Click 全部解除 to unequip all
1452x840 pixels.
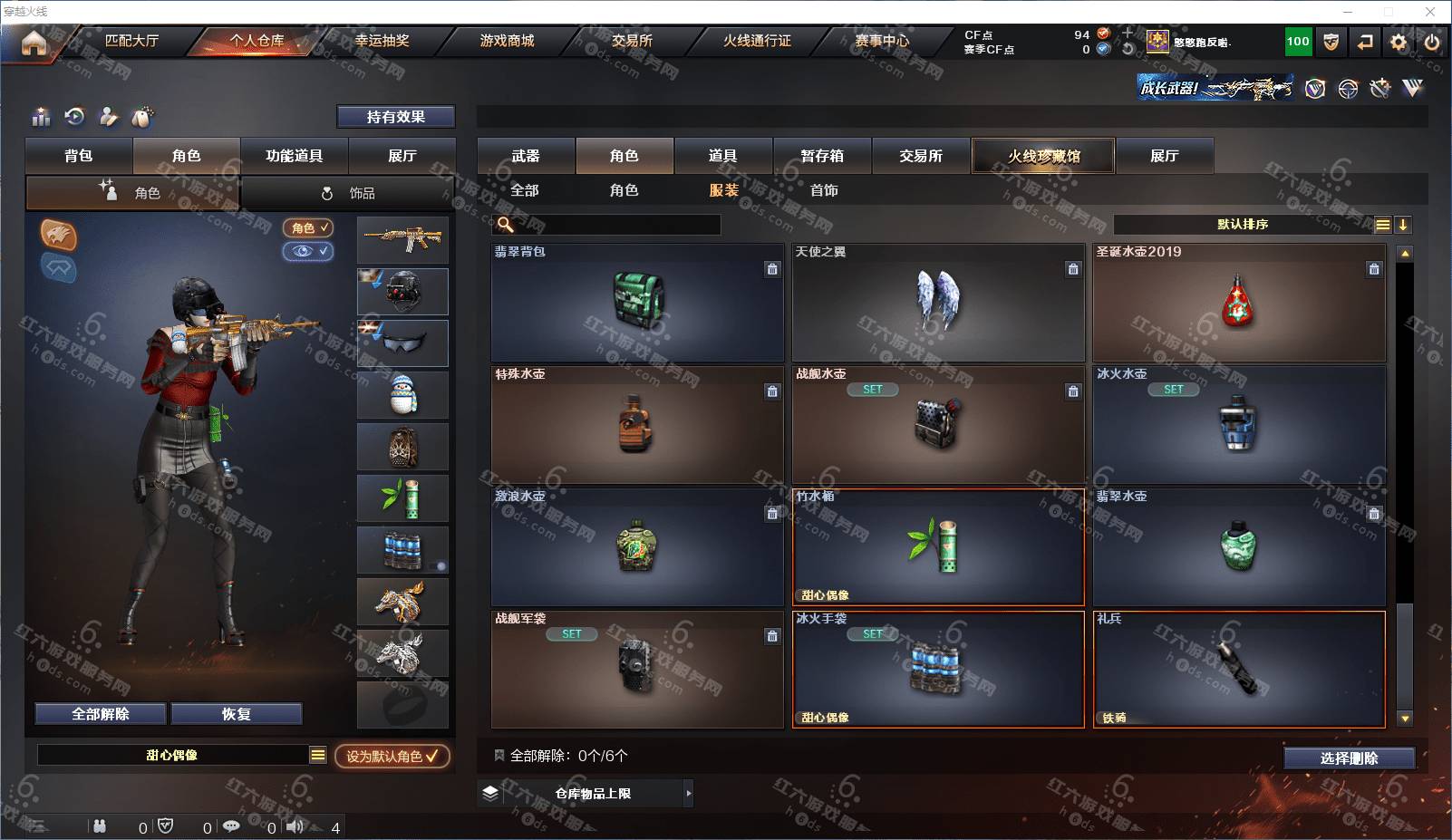click(x=101, y=714)
